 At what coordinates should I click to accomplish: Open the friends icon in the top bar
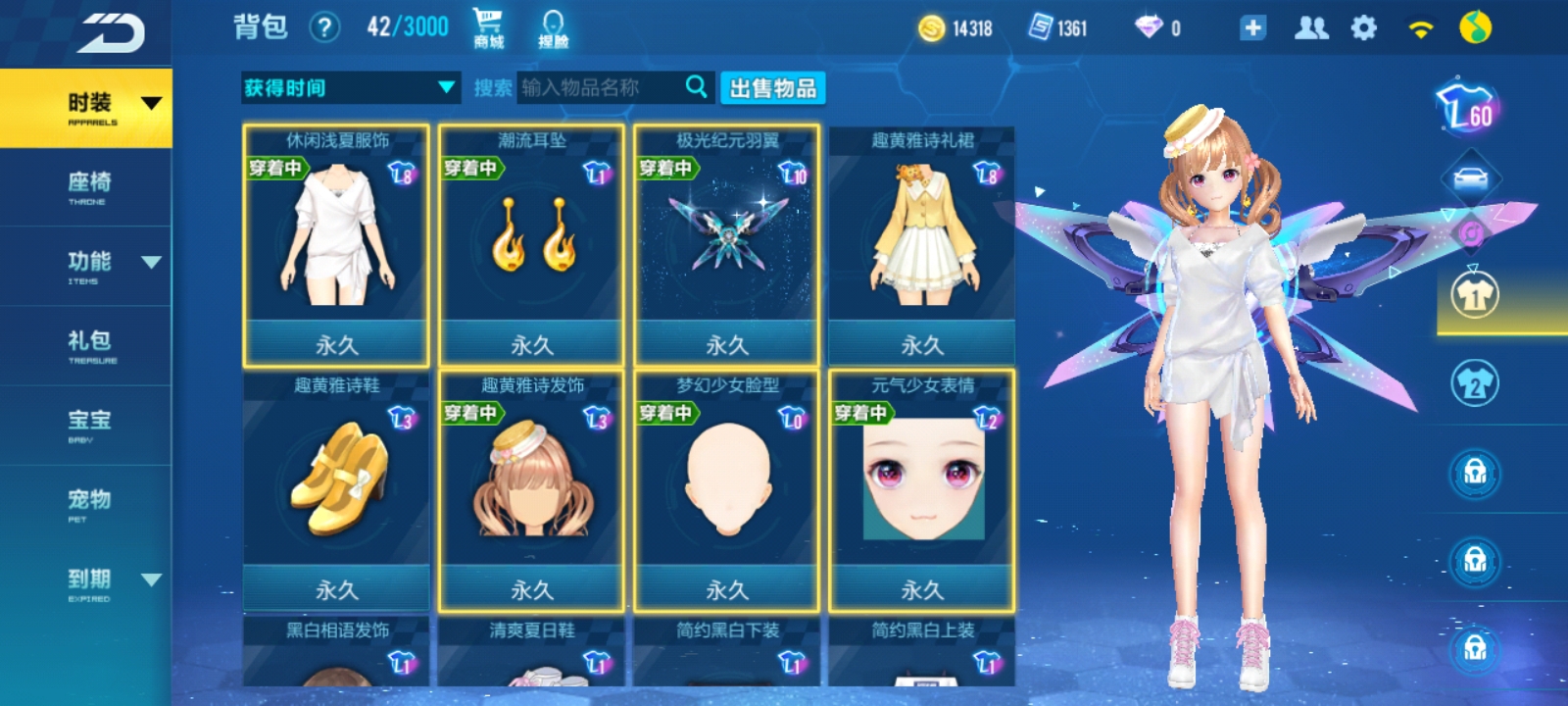coord(1313,29)
